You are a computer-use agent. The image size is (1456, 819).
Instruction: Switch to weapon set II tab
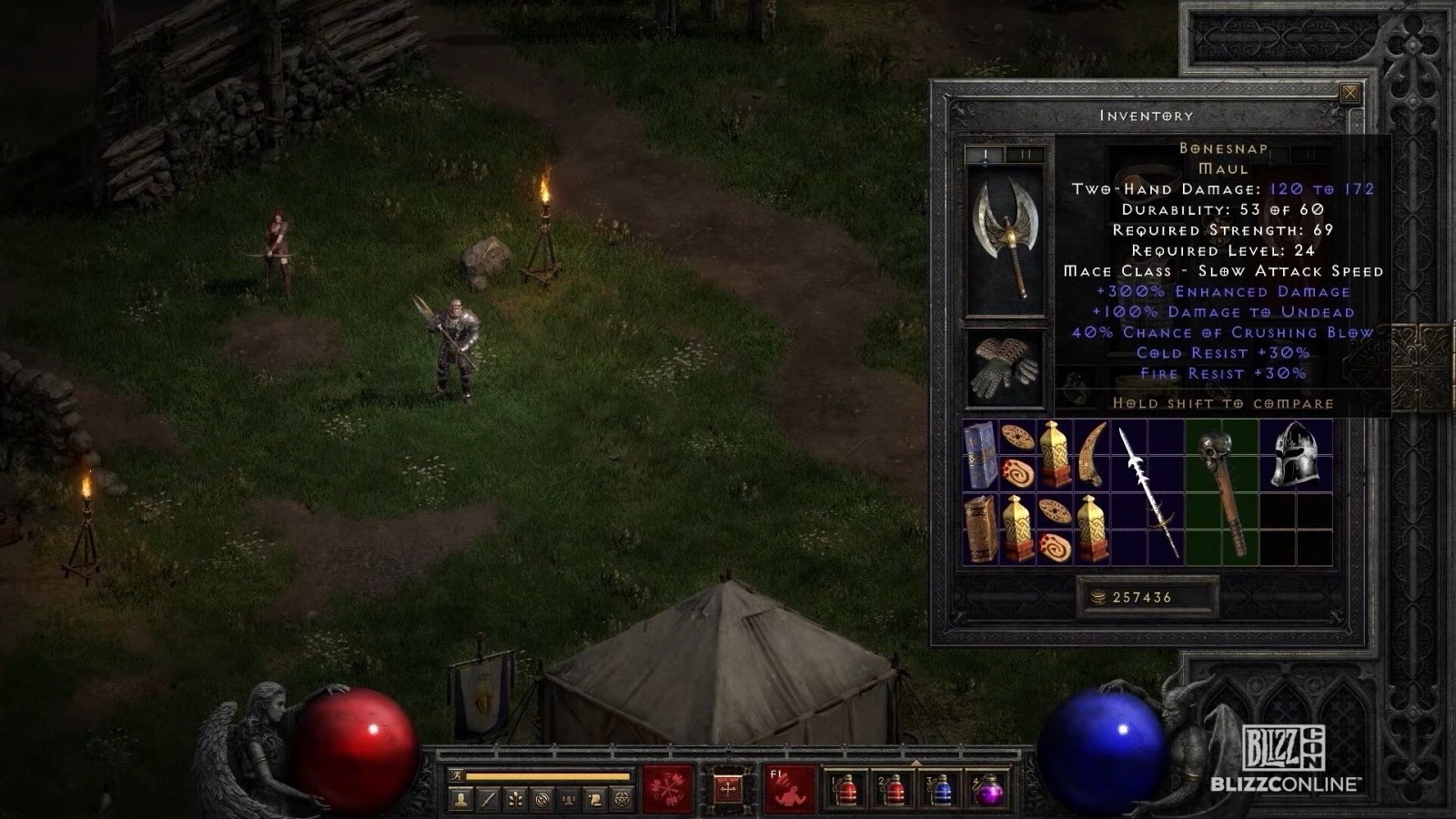pyautogui.click(x=1026, y=156)
